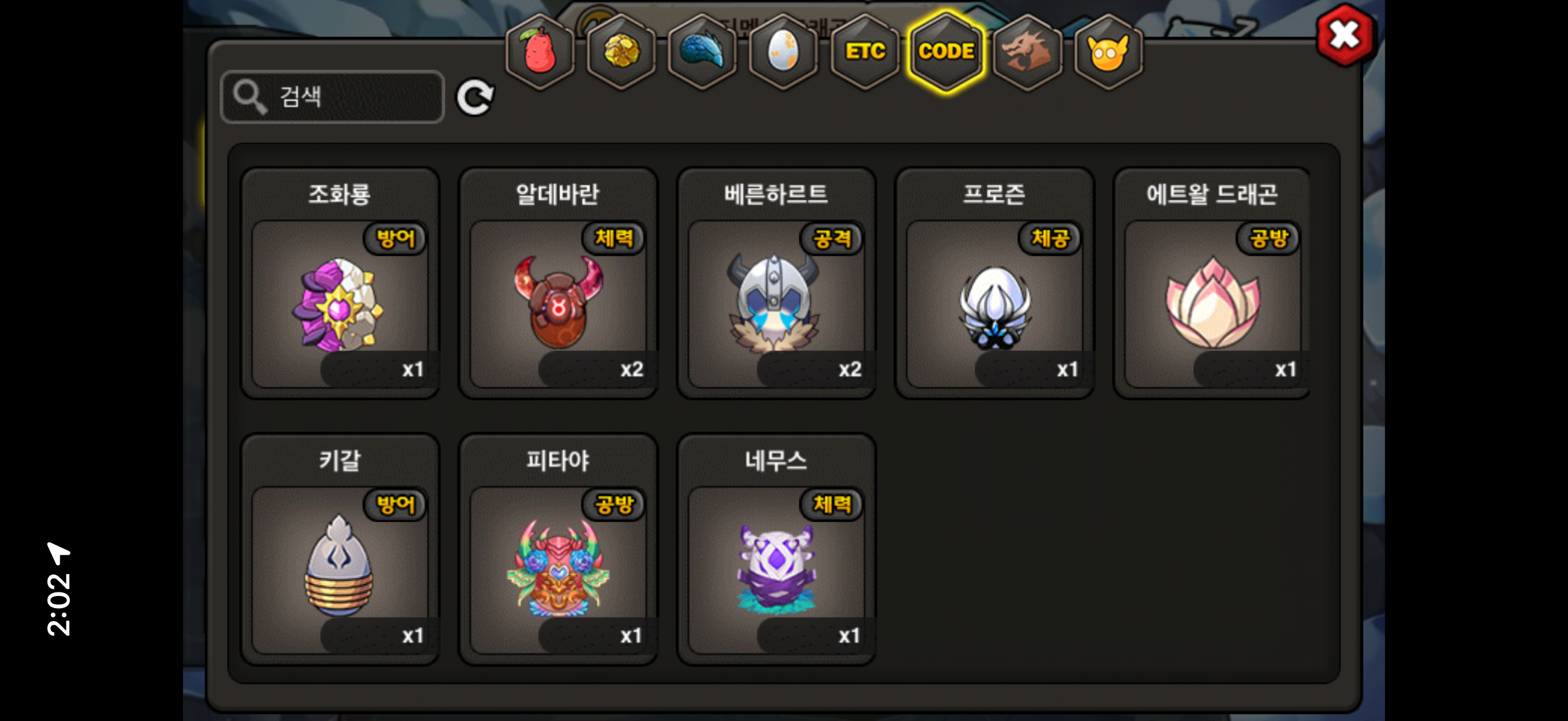Viewport: 1568px width, 721px height.
Task: Open the brown dragon head tab
Action: [x=1027, y=52]
